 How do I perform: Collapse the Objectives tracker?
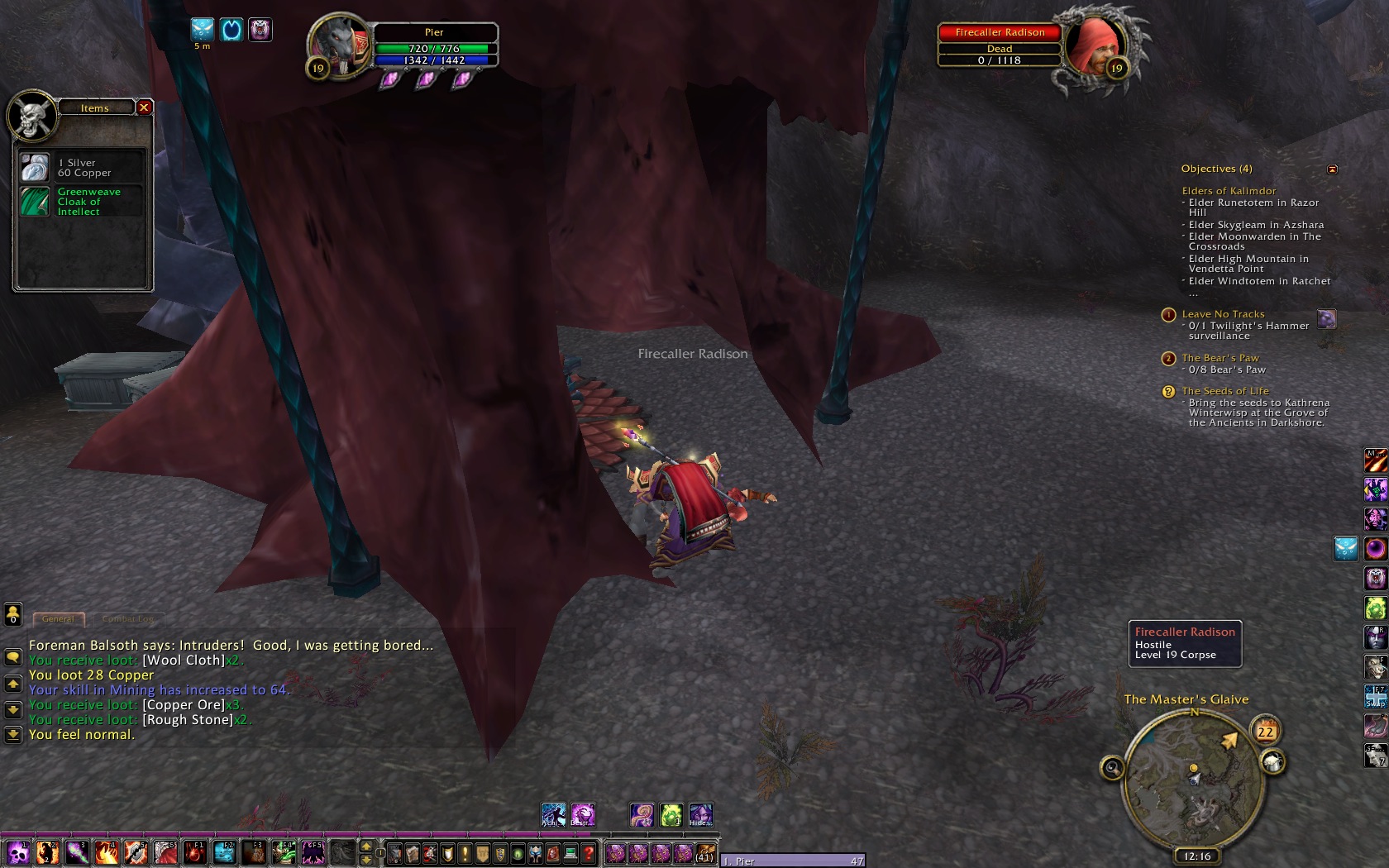(x=1332, y=169)
